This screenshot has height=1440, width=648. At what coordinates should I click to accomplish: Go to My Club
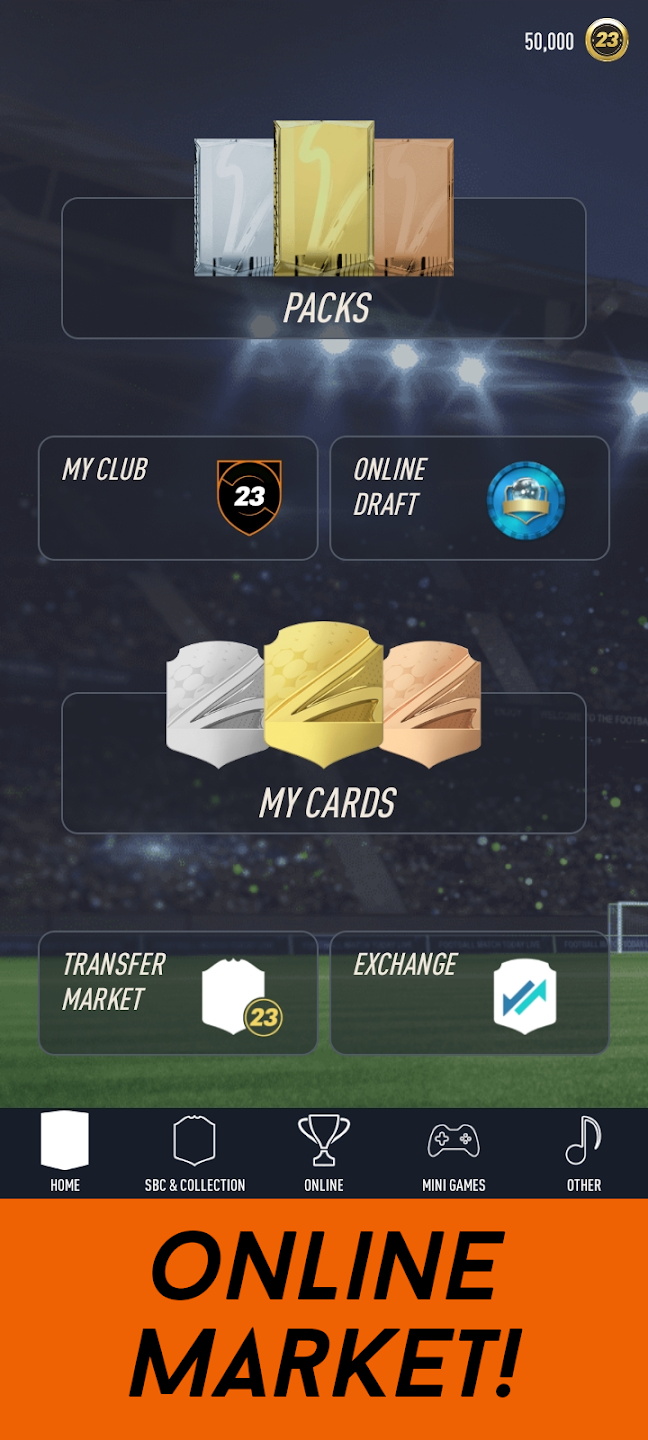click(x=178, y=498)
